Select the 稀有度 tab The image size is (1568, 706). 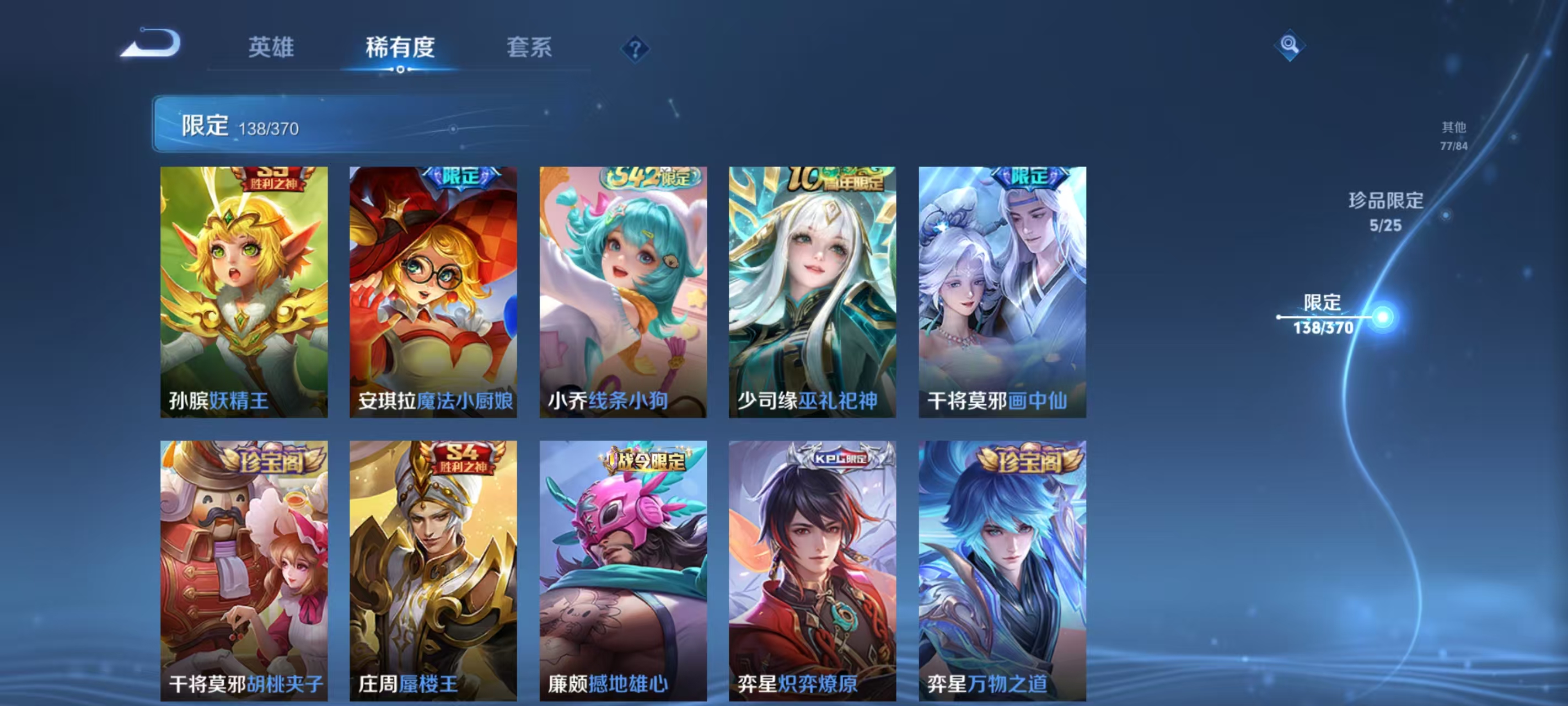400,48
